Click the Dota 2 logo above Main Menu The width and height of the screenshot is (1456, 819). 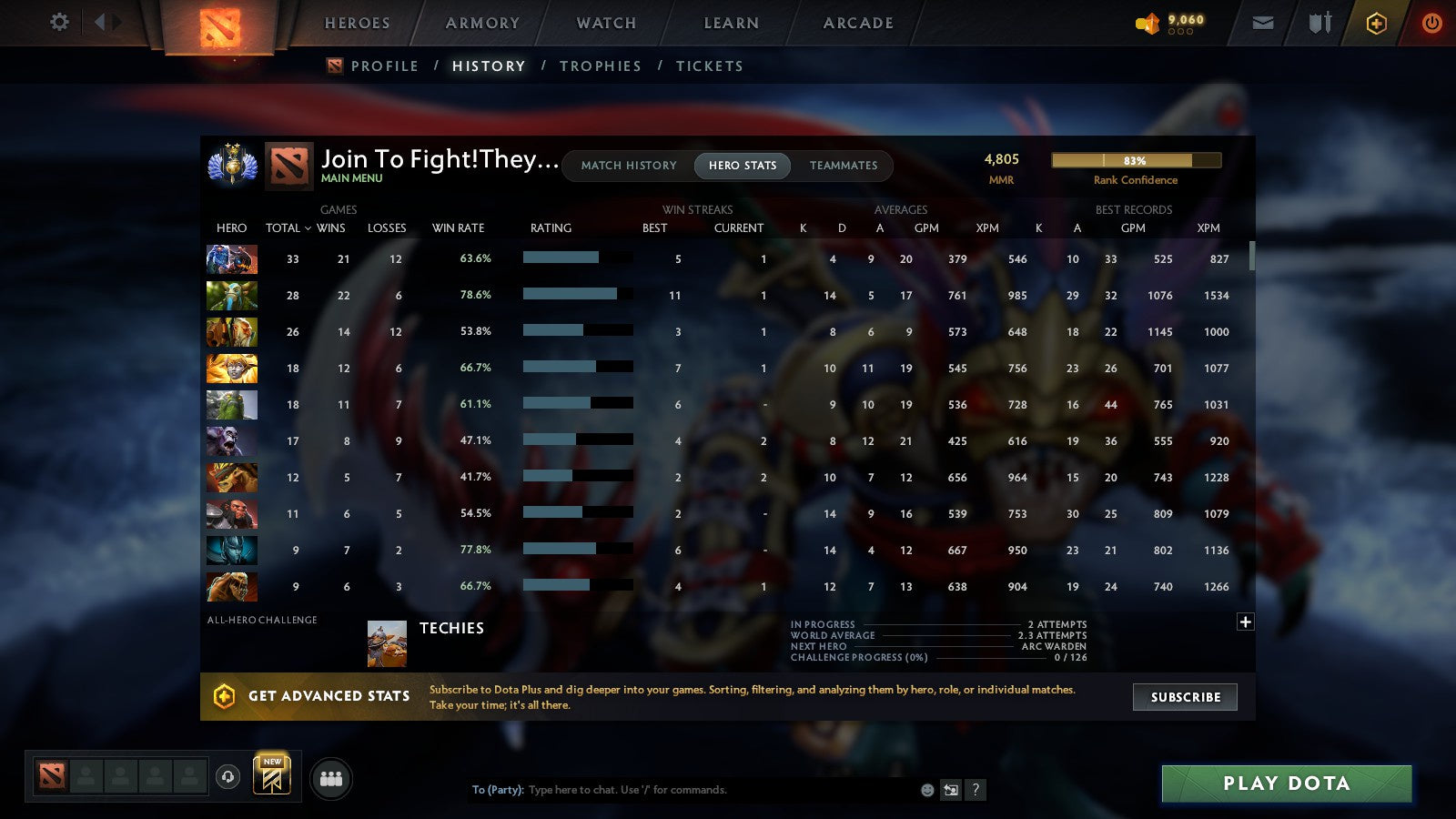coord(289,166)
